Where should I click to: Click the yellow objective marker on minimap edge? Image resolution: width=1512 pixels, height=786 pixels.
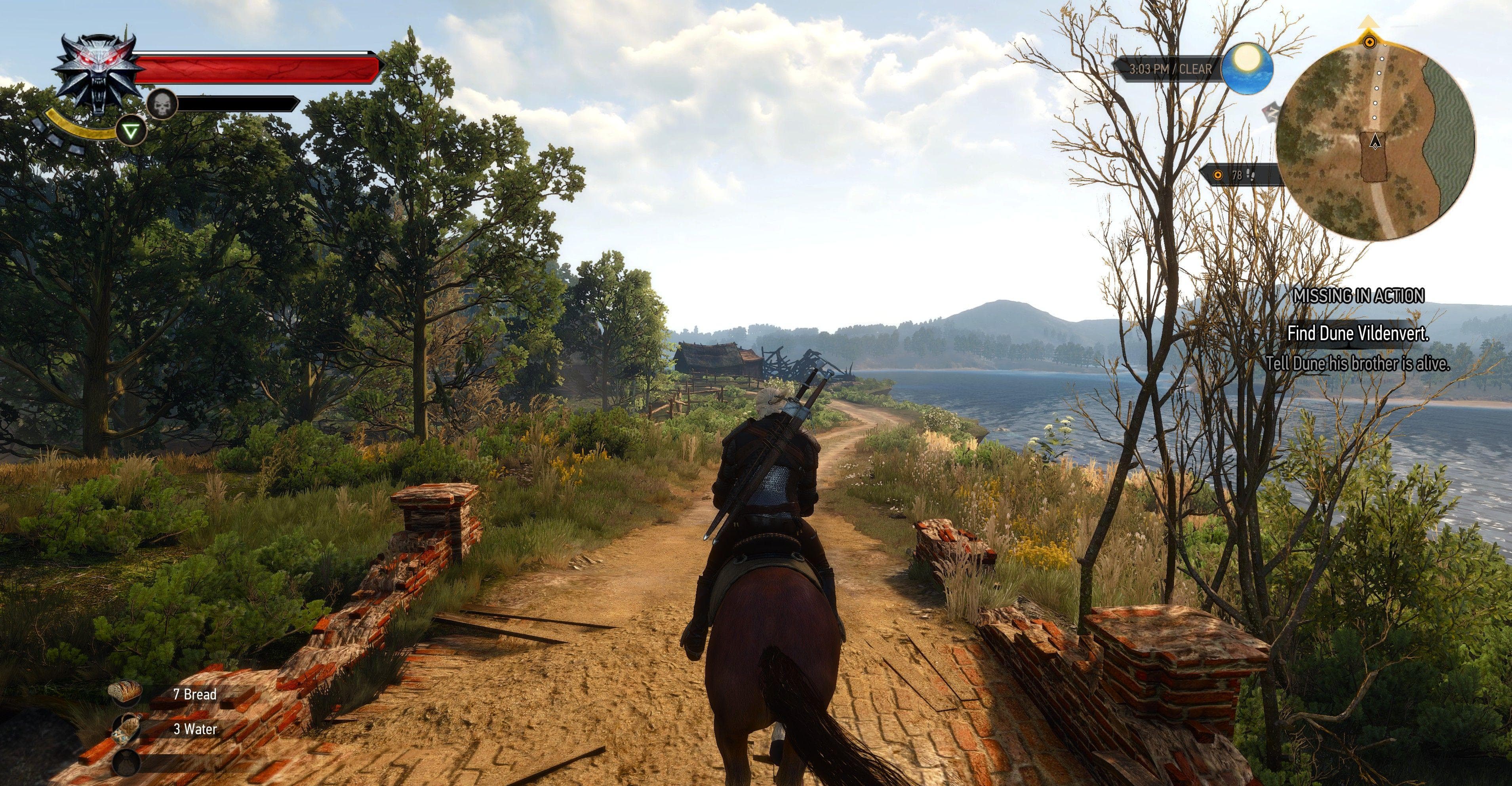1369,41
